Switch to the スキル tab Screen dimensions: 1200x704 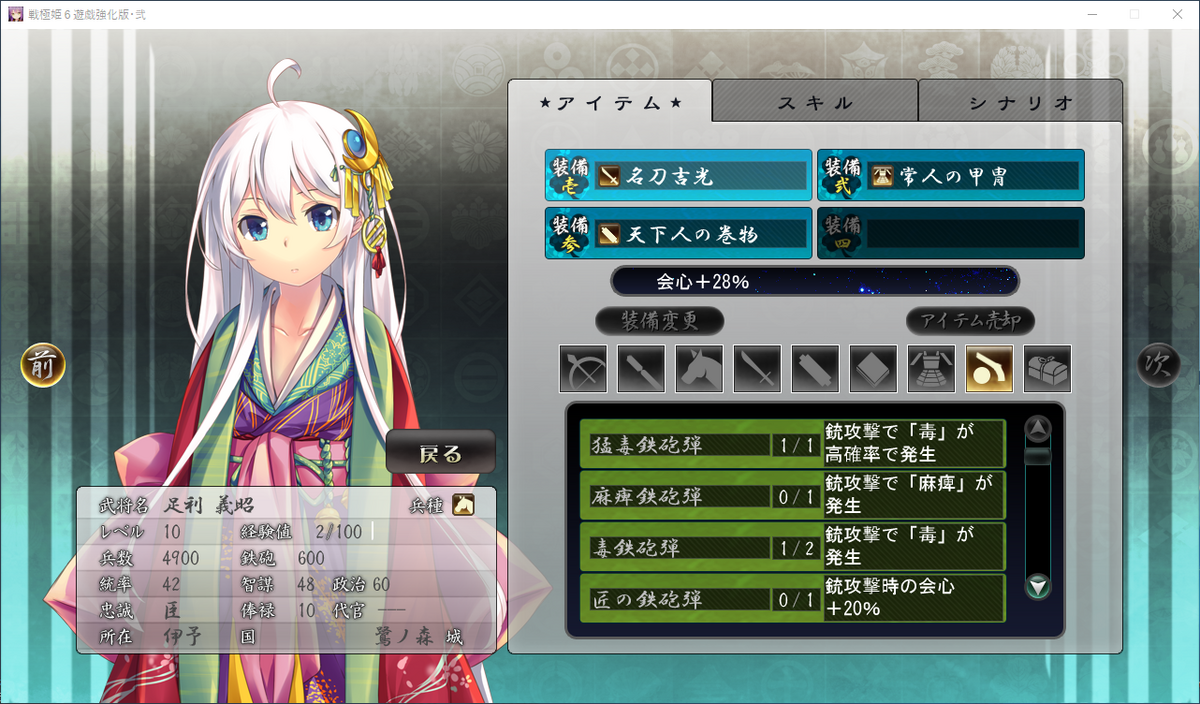tap(815, 102)
